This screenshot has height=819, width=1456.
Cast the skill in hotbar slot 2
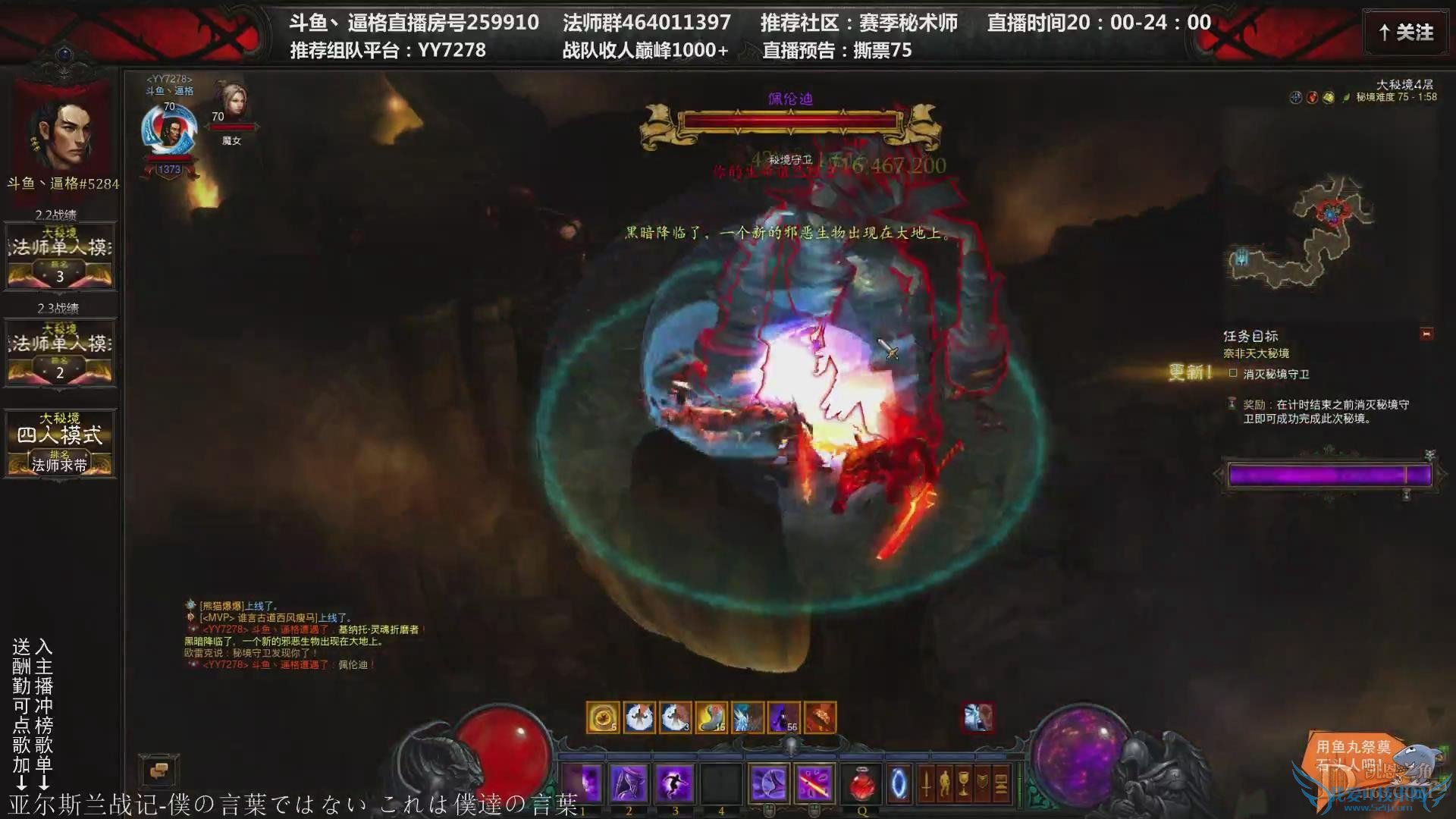pos(629,783)
